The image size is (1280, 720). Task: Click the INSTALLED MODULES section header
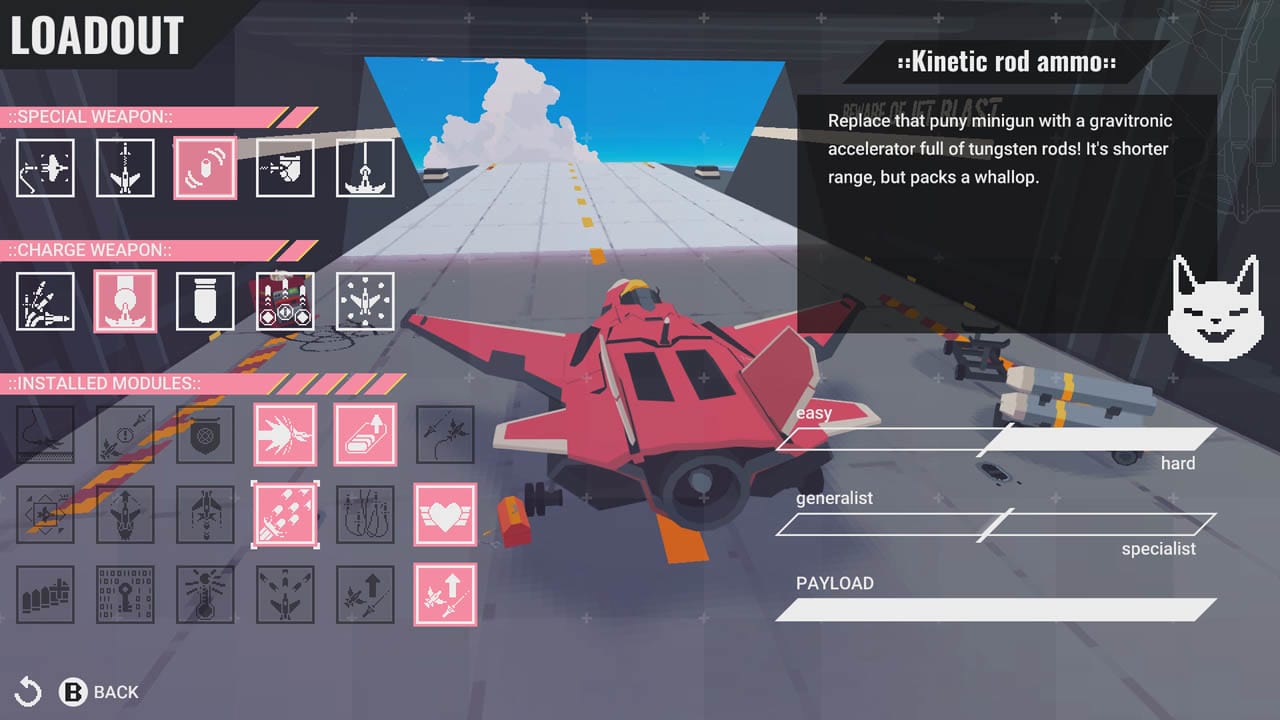click(105, 383)
